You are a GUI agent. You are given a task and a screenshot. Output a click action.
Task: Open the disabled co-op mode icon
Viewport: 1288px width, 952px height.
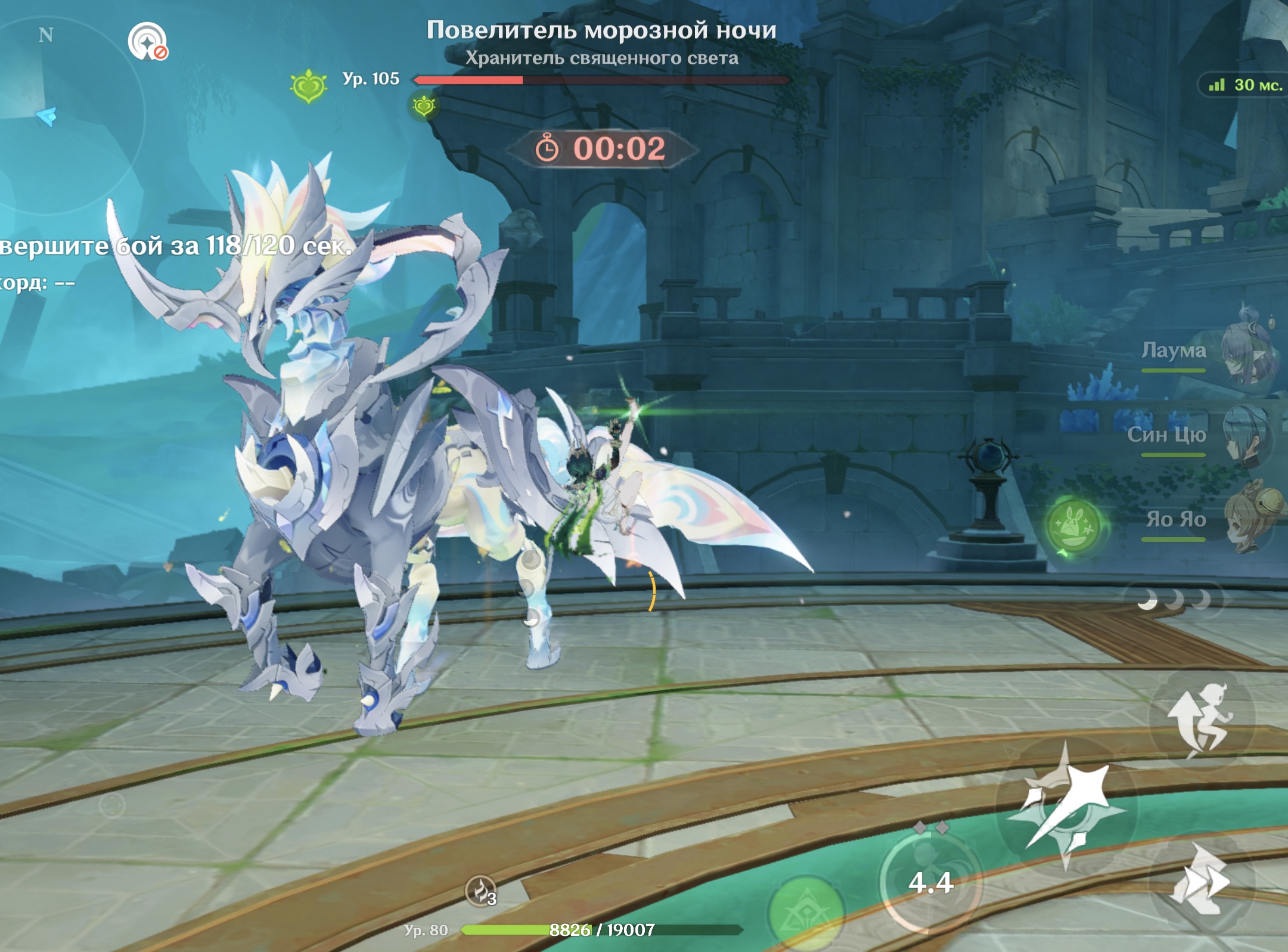147,42
